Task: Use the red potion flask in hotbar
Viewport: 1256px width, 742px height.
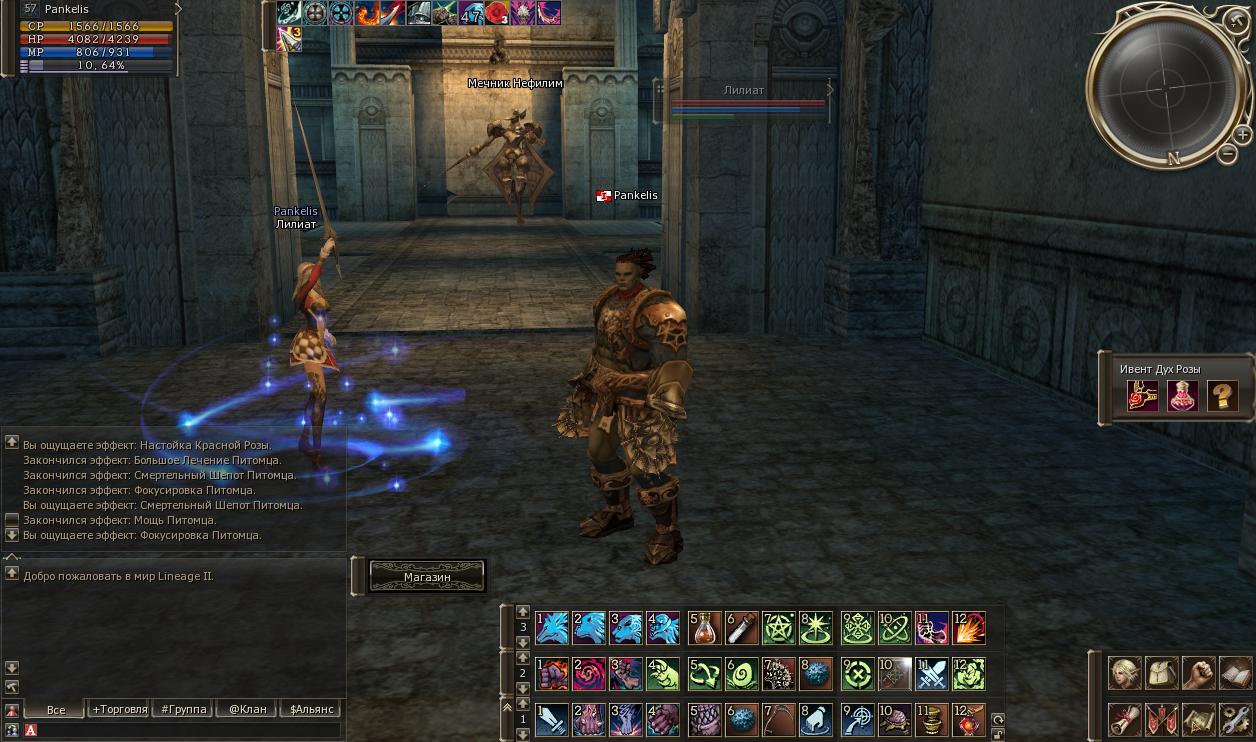Action: (705, 628)
